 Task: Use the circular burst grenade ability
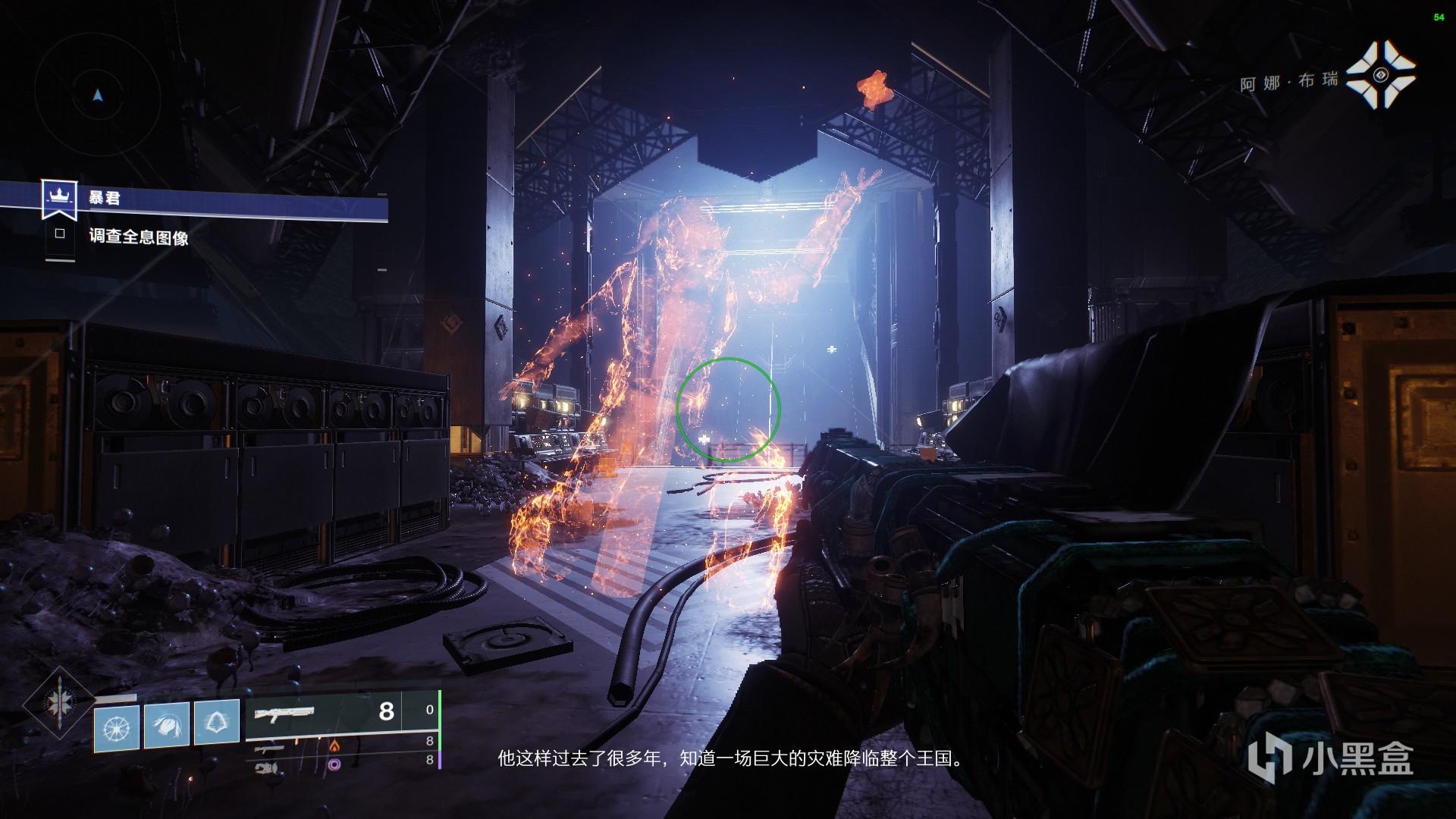click(117, 724)
